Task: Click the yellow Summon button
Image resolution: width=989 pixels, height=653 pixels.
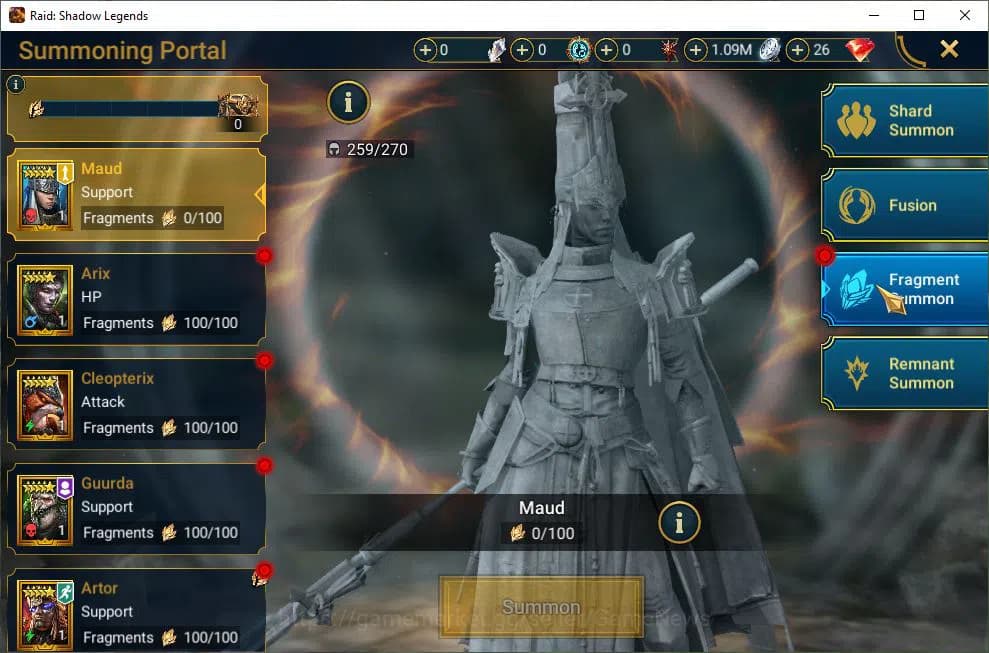Action: (541, 607)
